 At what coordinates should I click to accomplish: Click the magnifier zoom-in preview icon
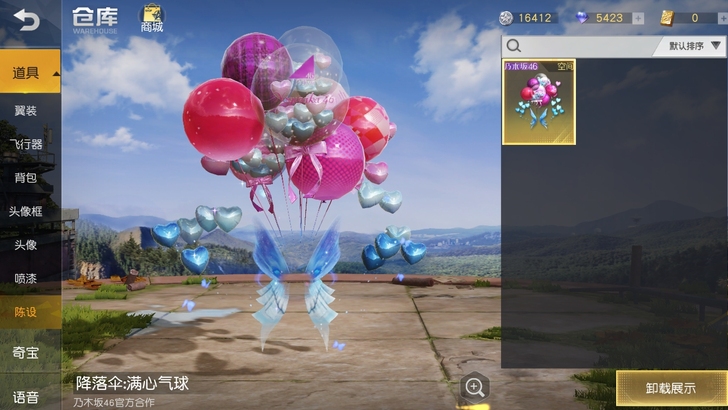(x=475, y=386)
